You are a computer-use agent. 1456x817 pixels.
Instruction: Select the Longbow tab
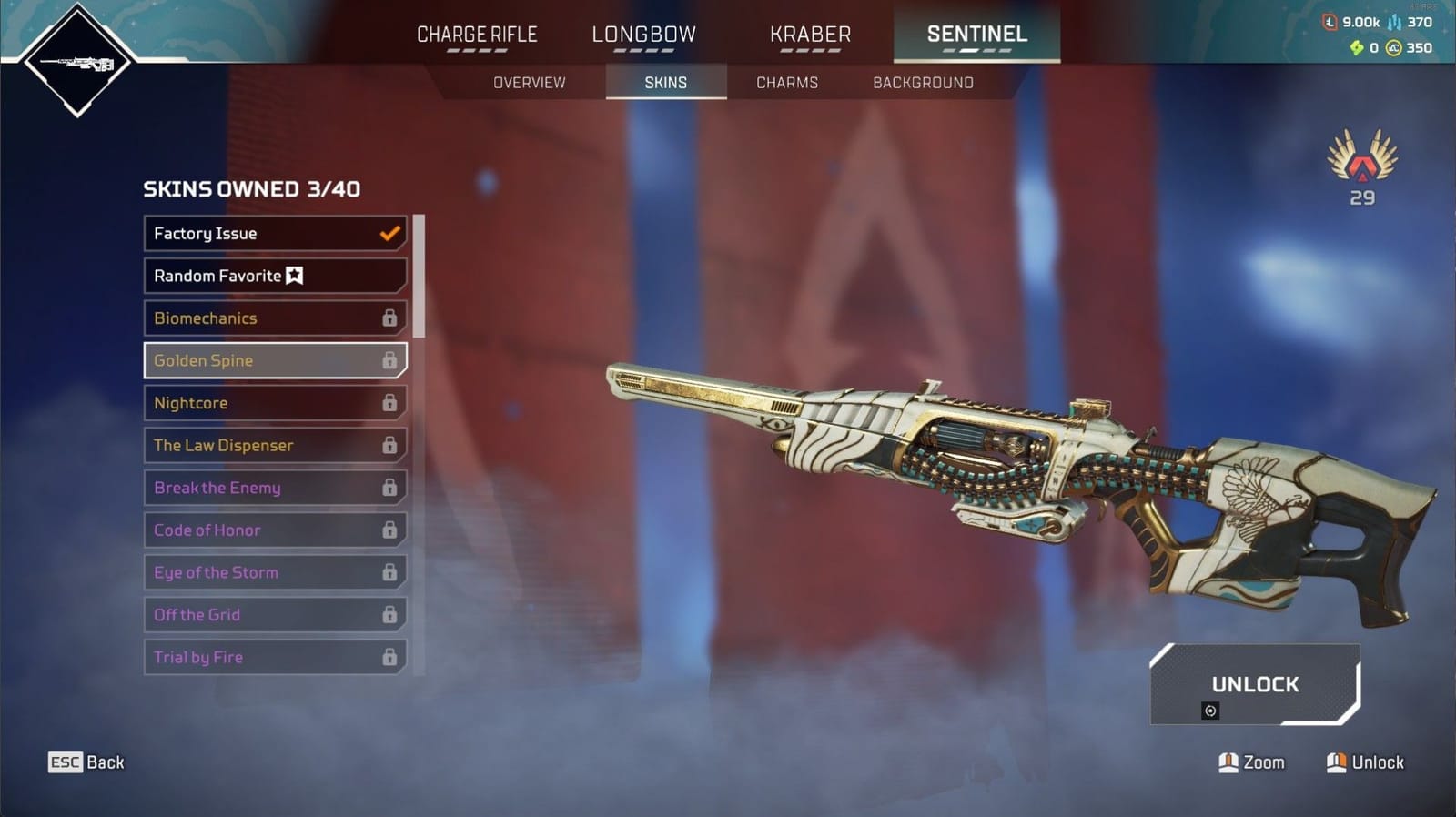643,34
